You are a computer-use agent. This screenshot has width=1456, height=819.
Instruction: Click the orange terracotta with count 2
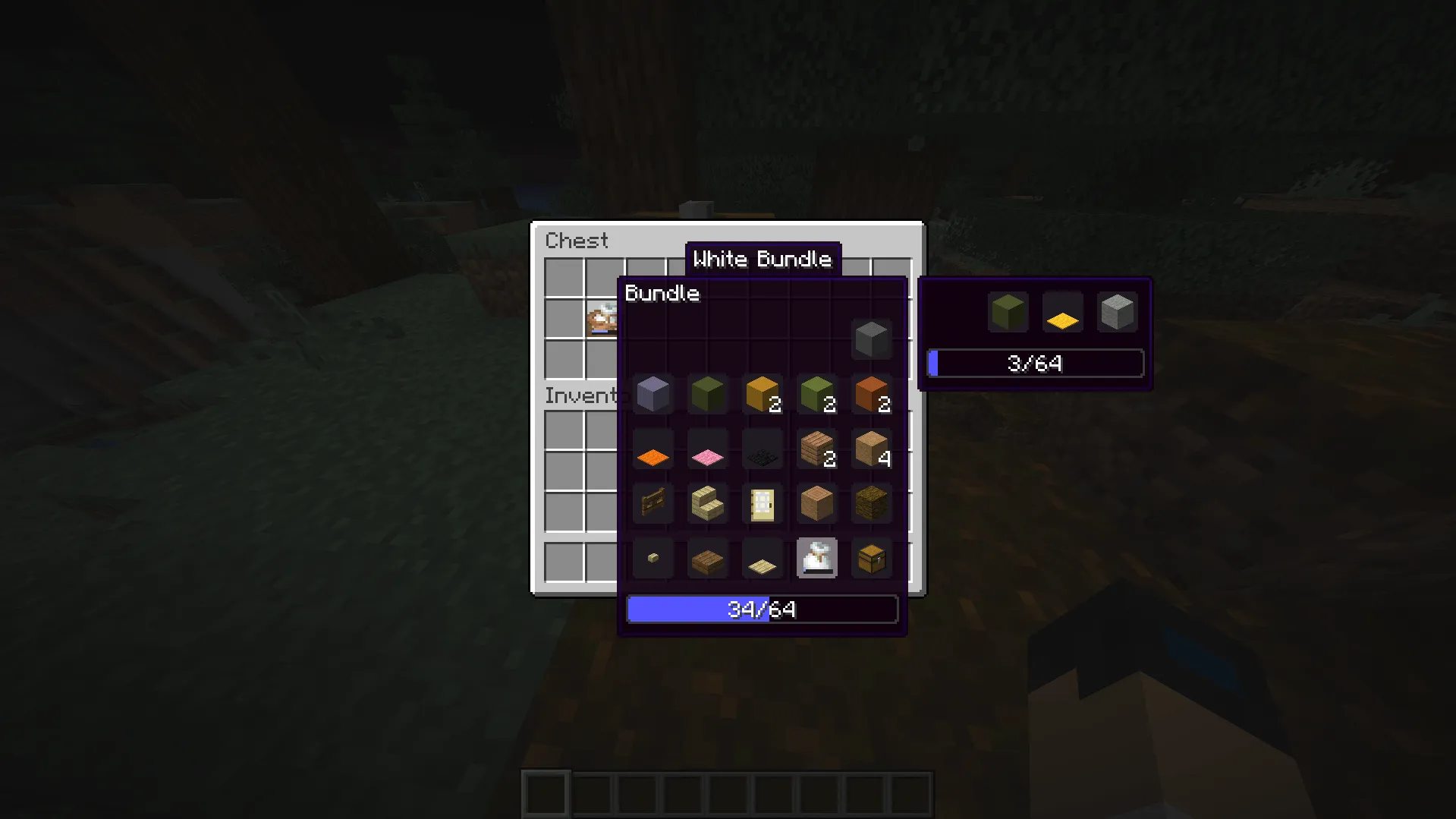871,394
